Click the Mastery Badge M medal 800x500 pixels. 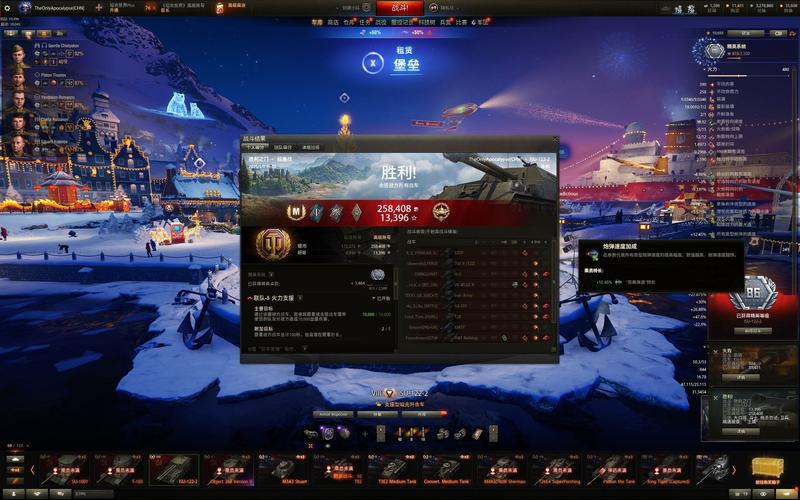tap(297, 211)
